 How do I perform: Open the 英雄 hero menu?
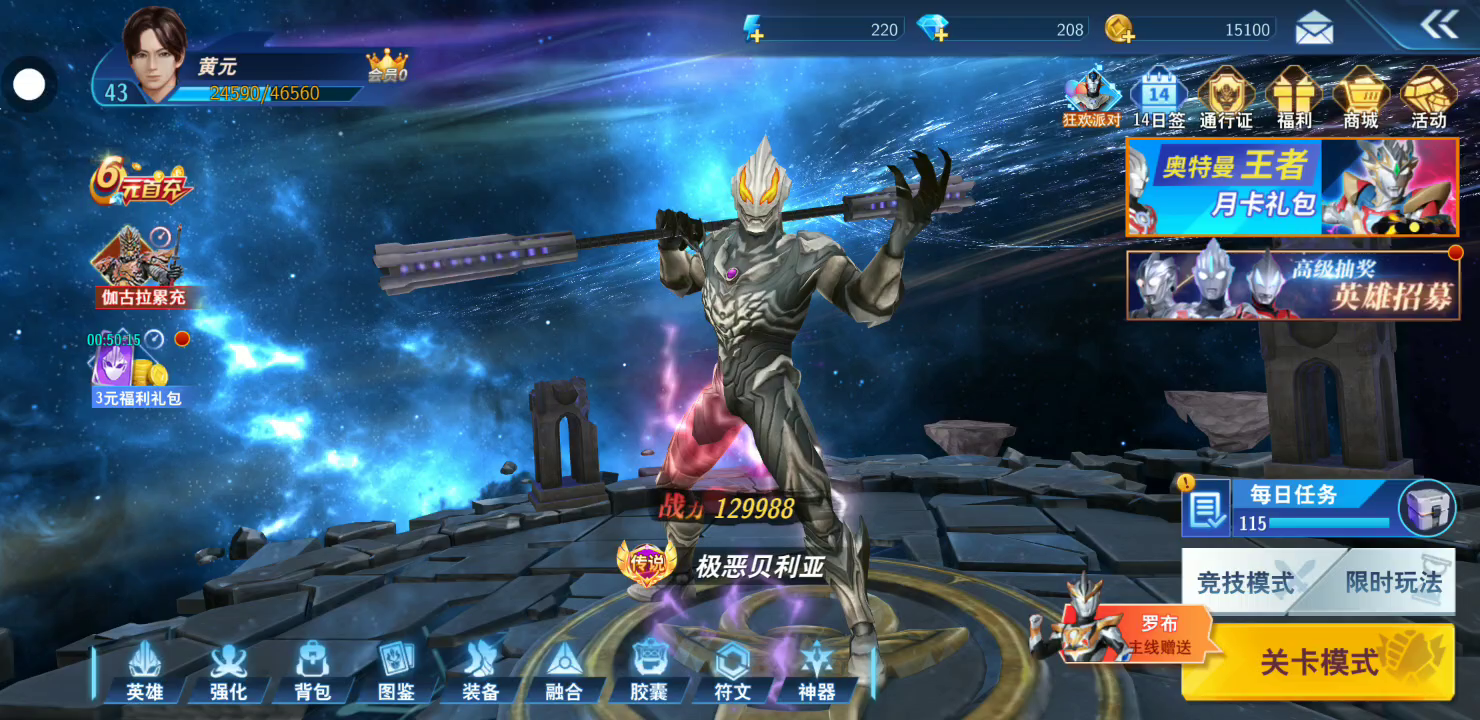click(x=145, y=670)
